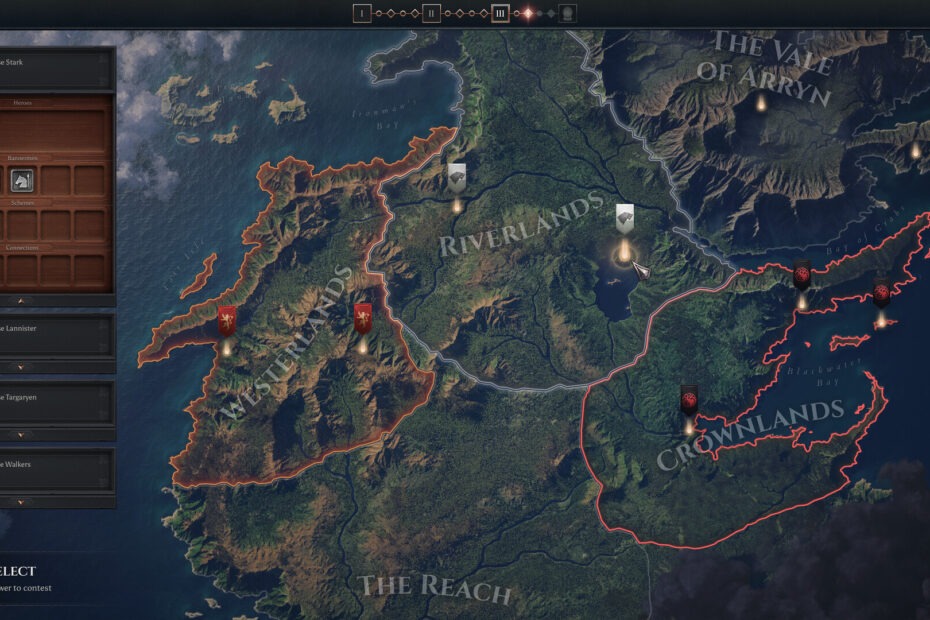The height and width of the screenshot is (620, 930).
Task: Click the horse bannerman slot icon
Action: (x=22, y=180)
